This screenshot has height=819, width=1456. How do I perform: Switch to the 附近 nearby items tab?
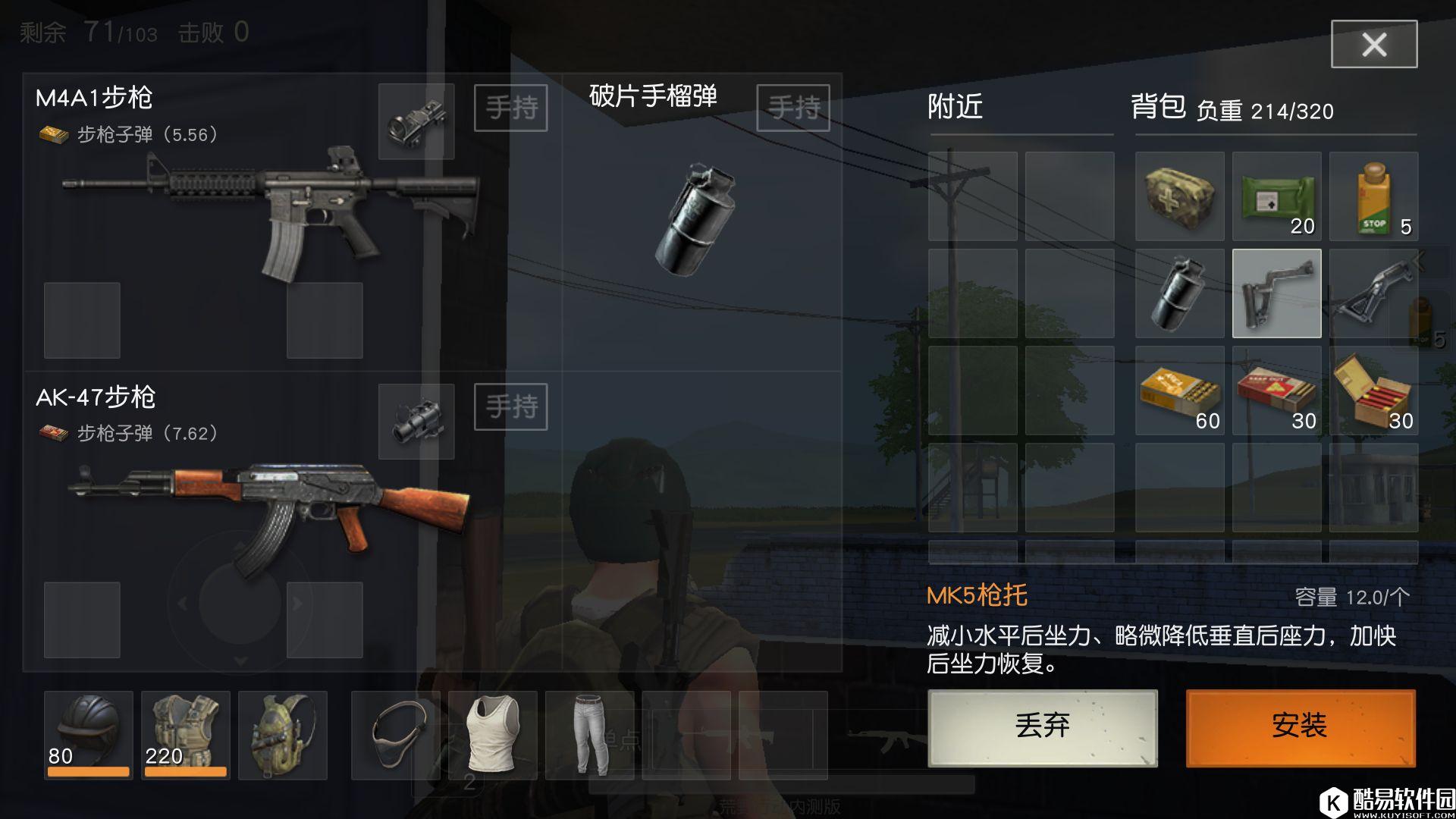click(x=954, y=108)
